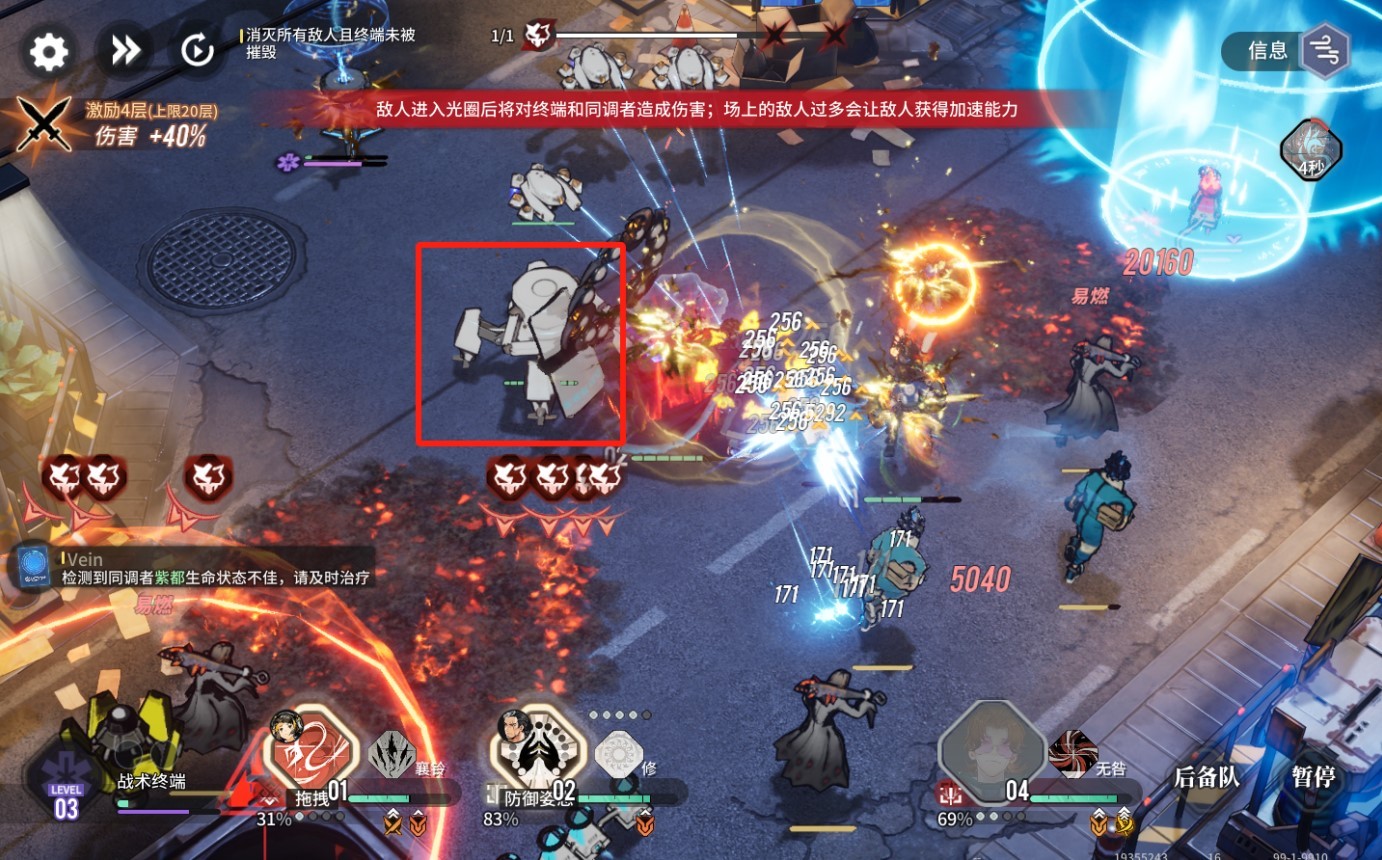Image resolution: width=1382 pixels, height=860 pixels.
Task: Open the 后备队 reserve team
Action: tap(1206, 777)
